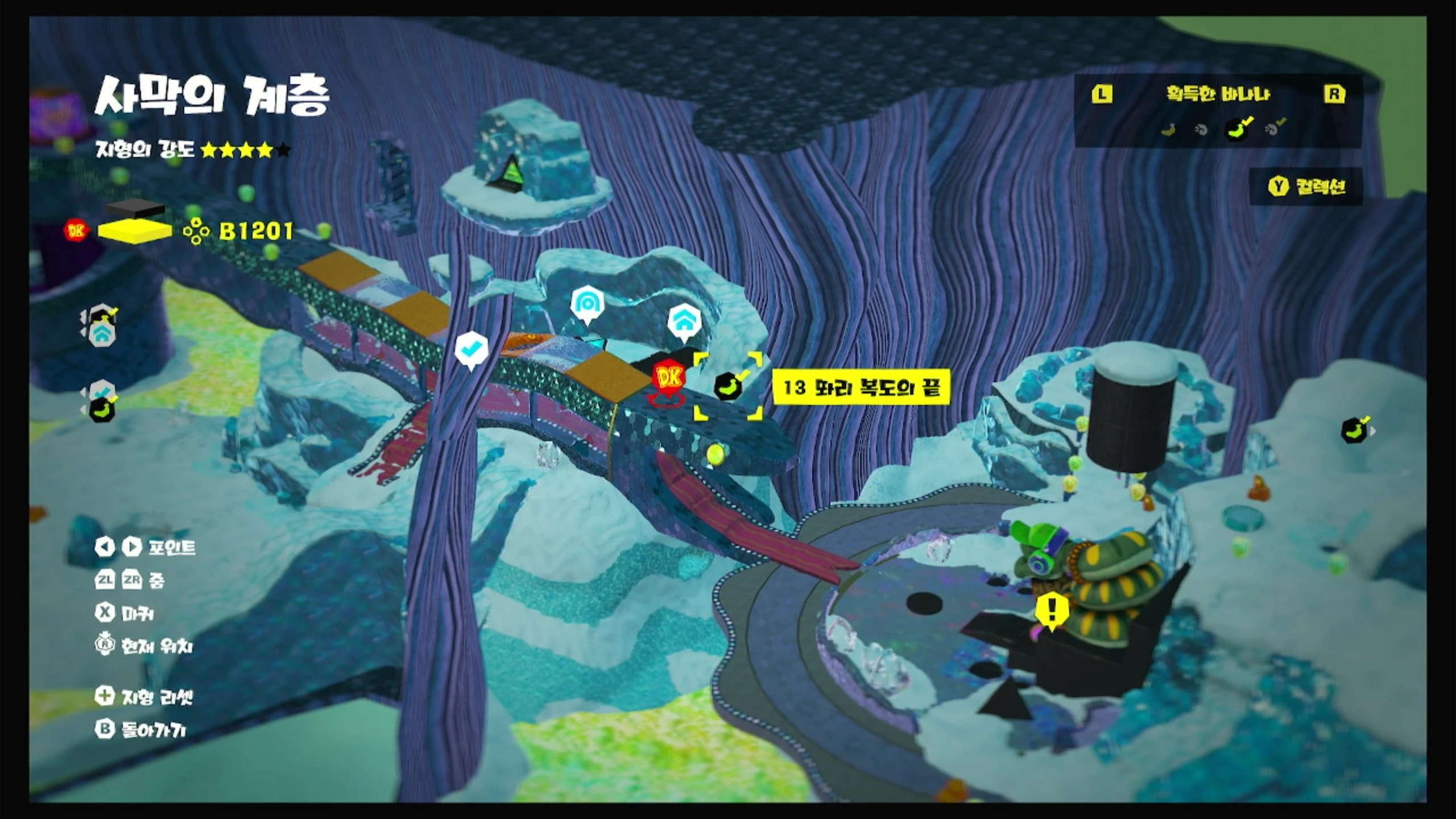The image size is (1456, 819).
Task: Select the yellow exclamation mark marker
Action: [x=1052, y=610]
